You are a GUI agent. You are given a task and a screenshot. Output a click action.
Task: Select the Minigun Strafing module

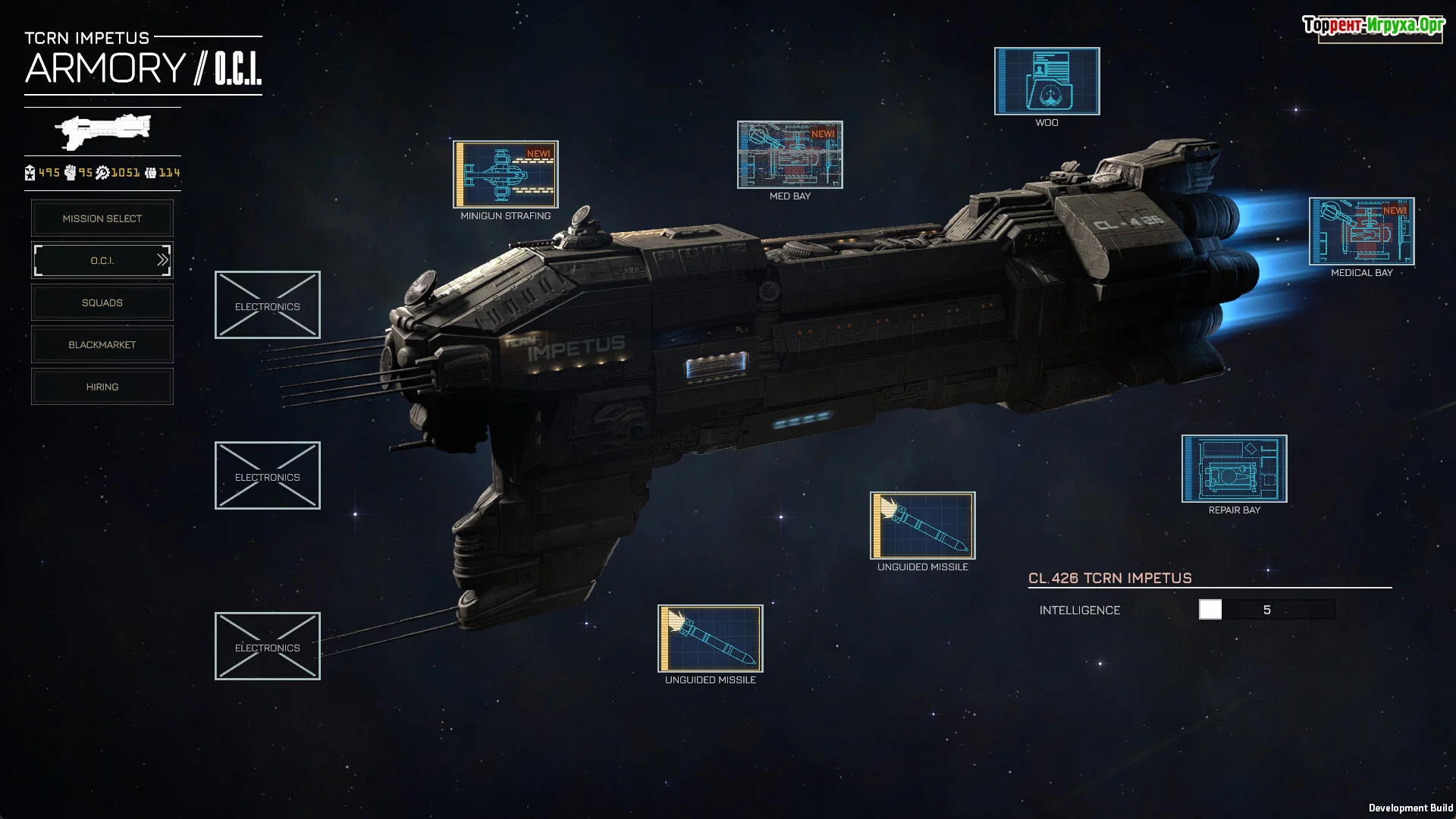506,174
